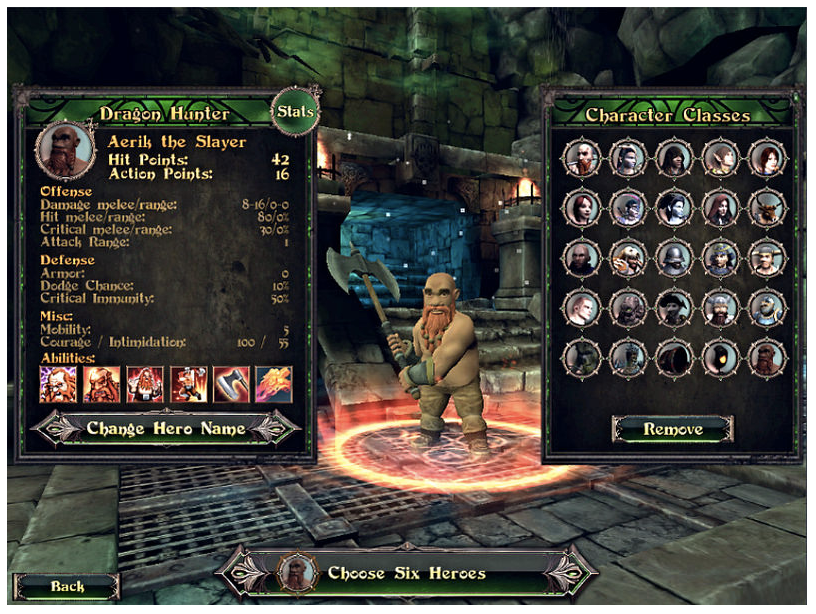Image resolution: width=816 pixels, height=614 pixels.
Task: Go back to the previous screen
Action: point(67,586)
